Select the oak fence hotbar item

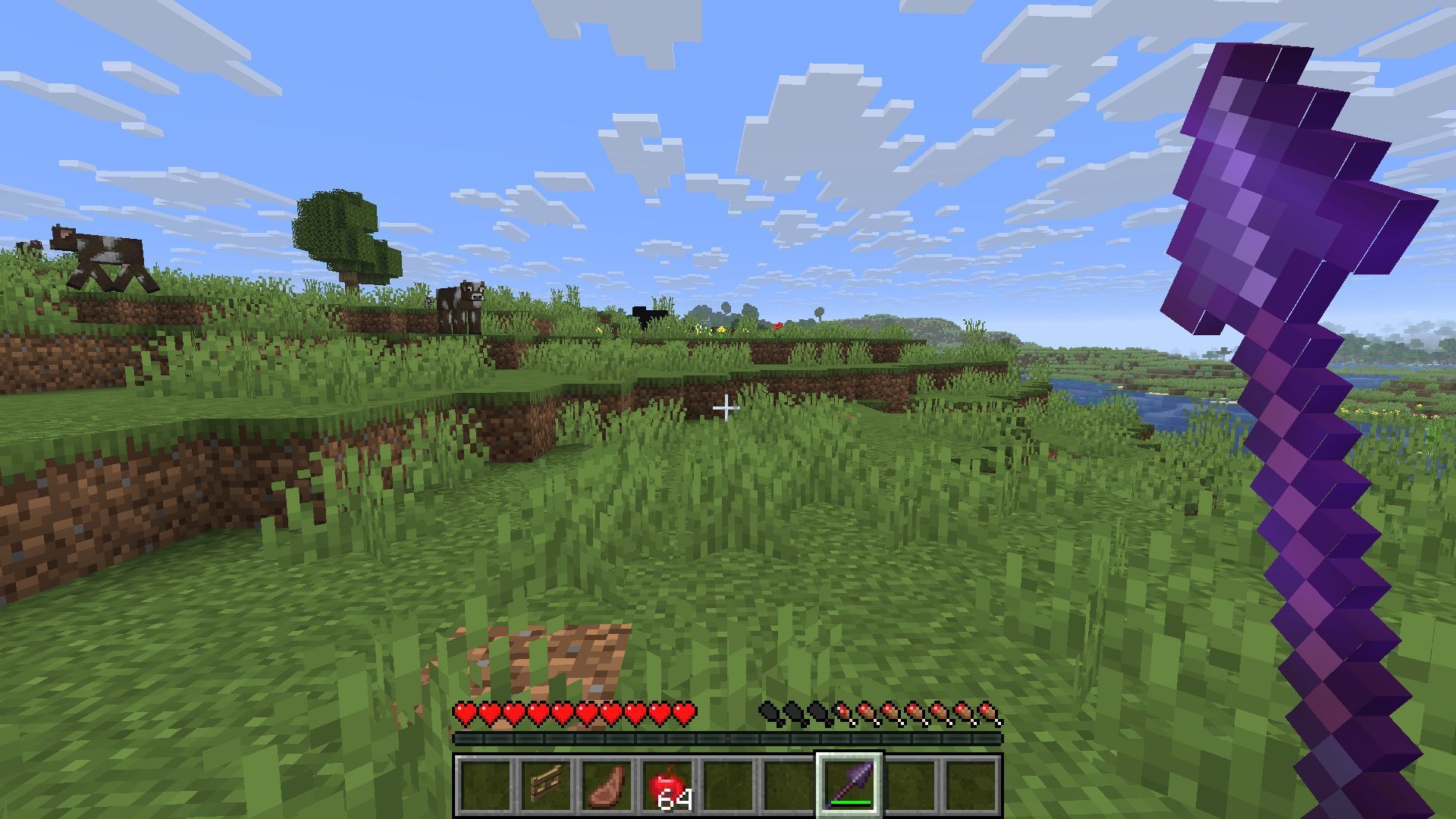pos(544,786)
